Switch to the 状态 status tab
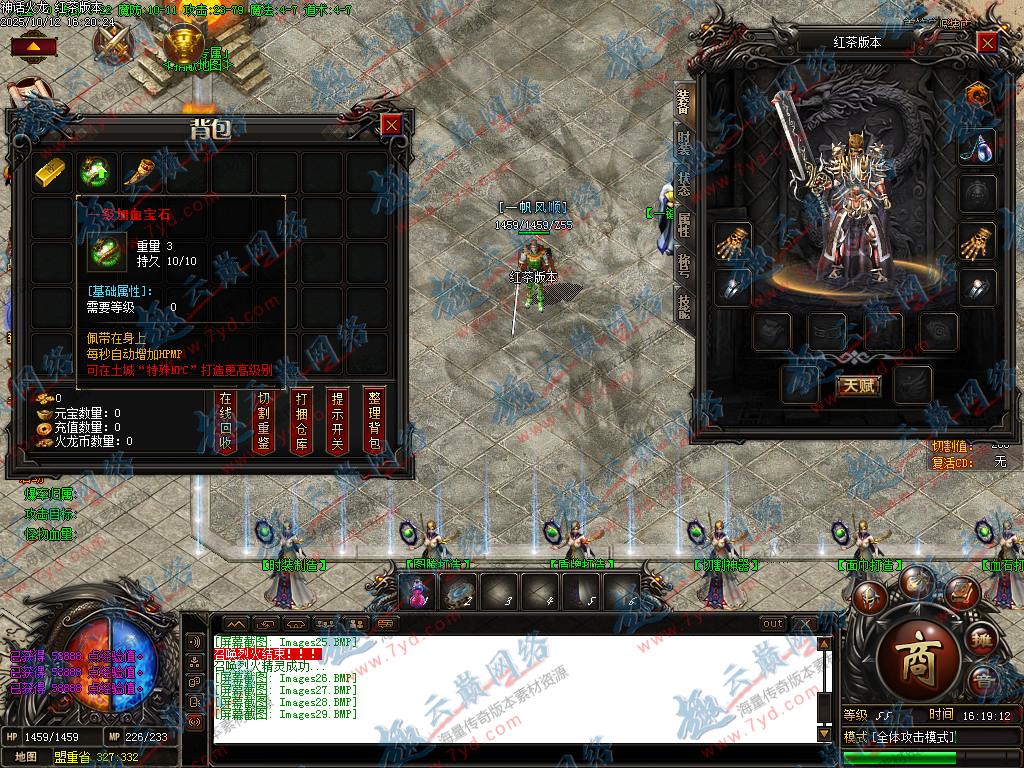1024x768 pixels. [x=684, y=184]
